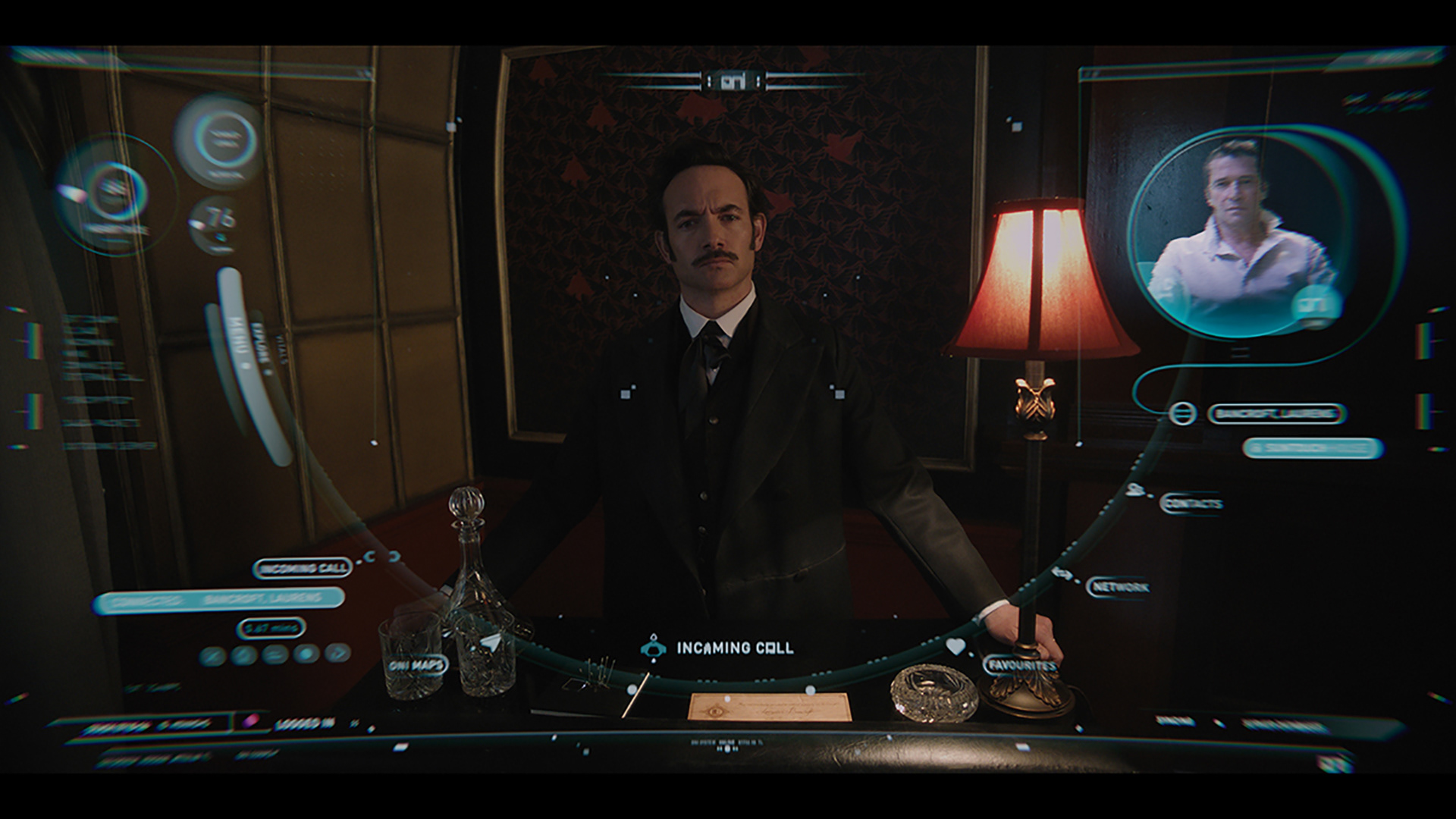The height and width of the screenshot is (819, 1456).
Task: Click the contacts people icon
Action: (x=1135, y=490)
